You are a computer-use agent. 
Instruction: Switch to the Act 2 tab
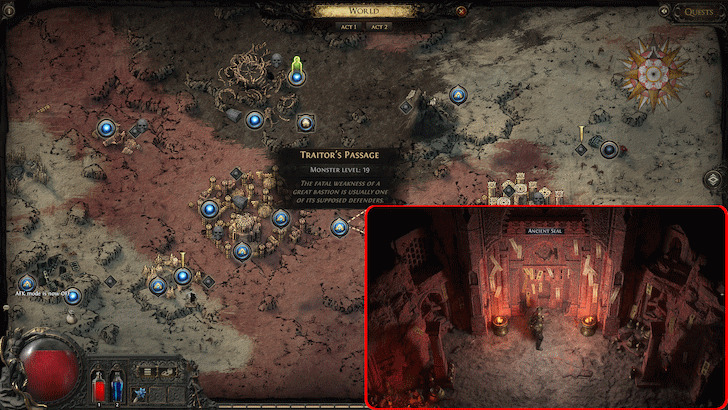point(379,27)
